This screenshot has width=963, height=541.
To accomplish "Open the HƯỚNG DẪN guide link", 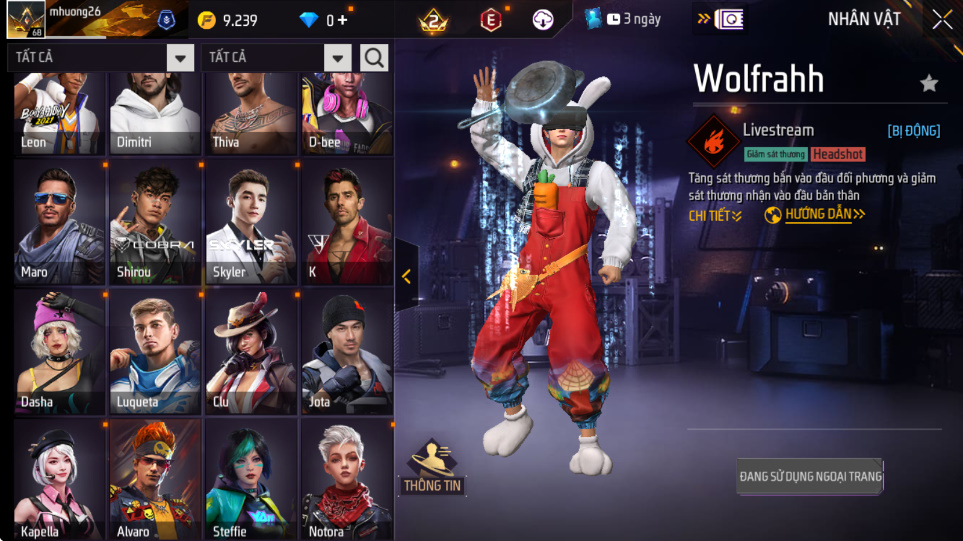I will (x=816, y=215).
